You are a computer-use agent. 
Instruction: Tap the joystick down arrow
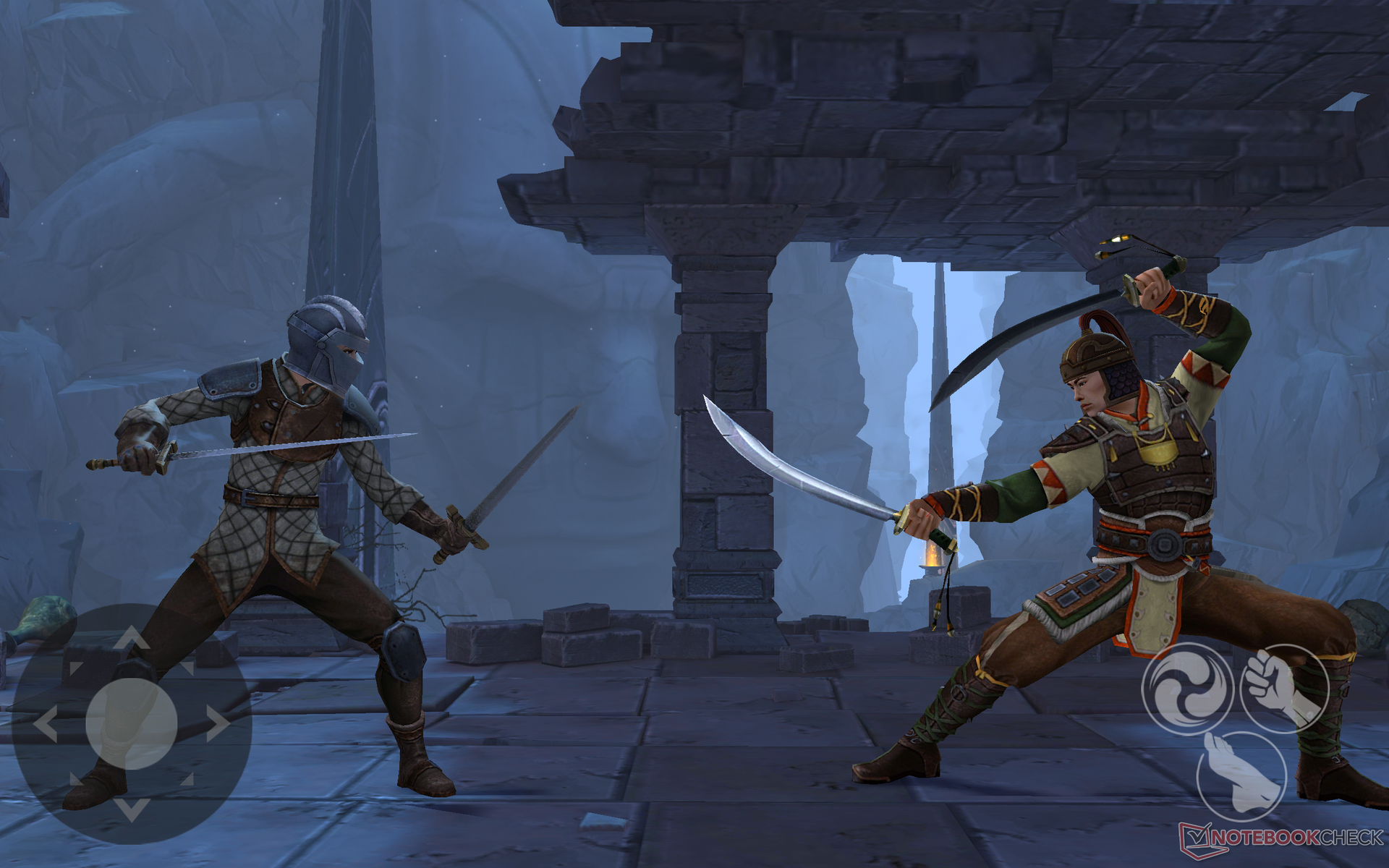coord(131,808)
